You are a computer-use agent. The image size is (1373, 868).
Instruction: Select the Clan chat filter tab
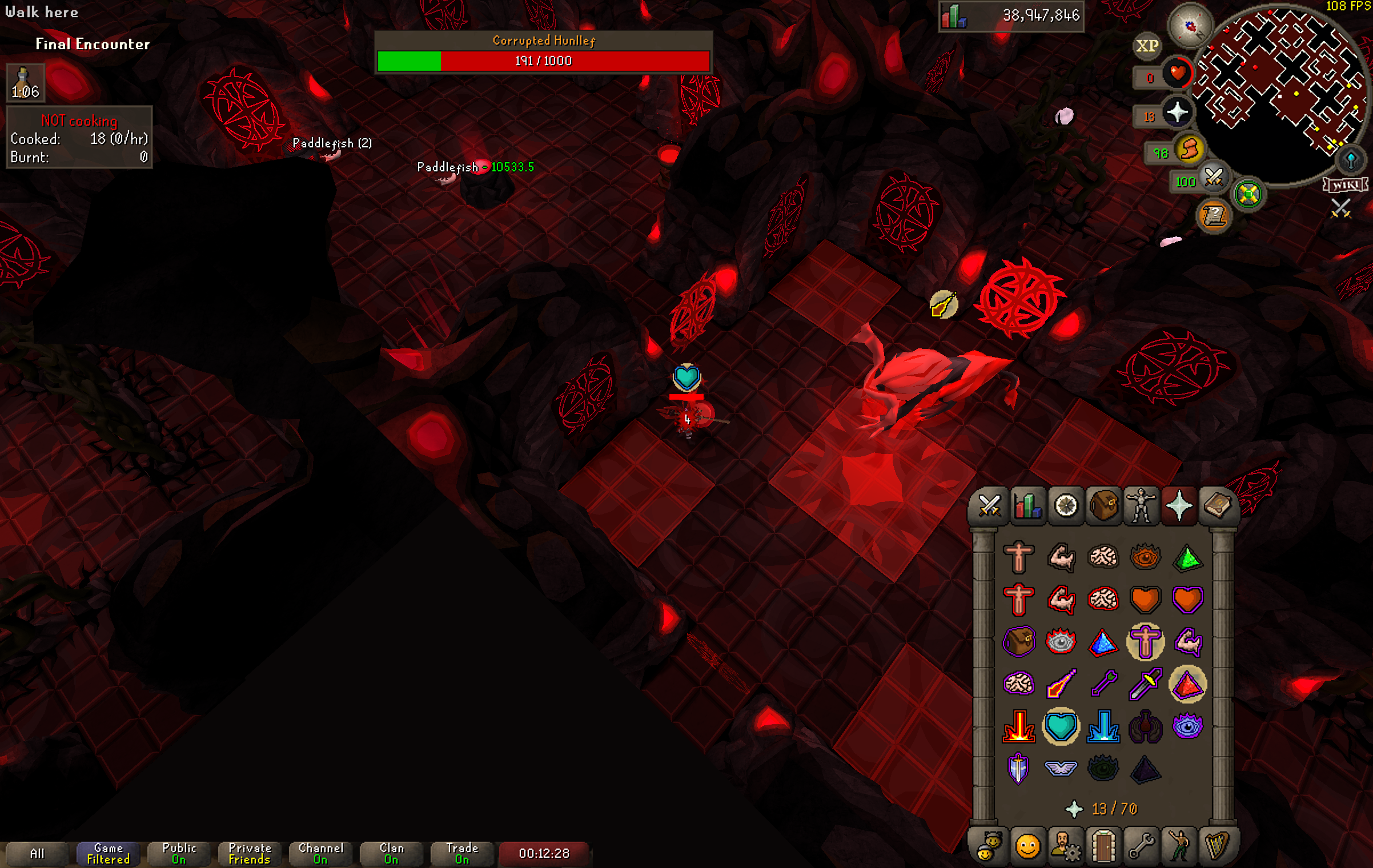click(392, 853)
